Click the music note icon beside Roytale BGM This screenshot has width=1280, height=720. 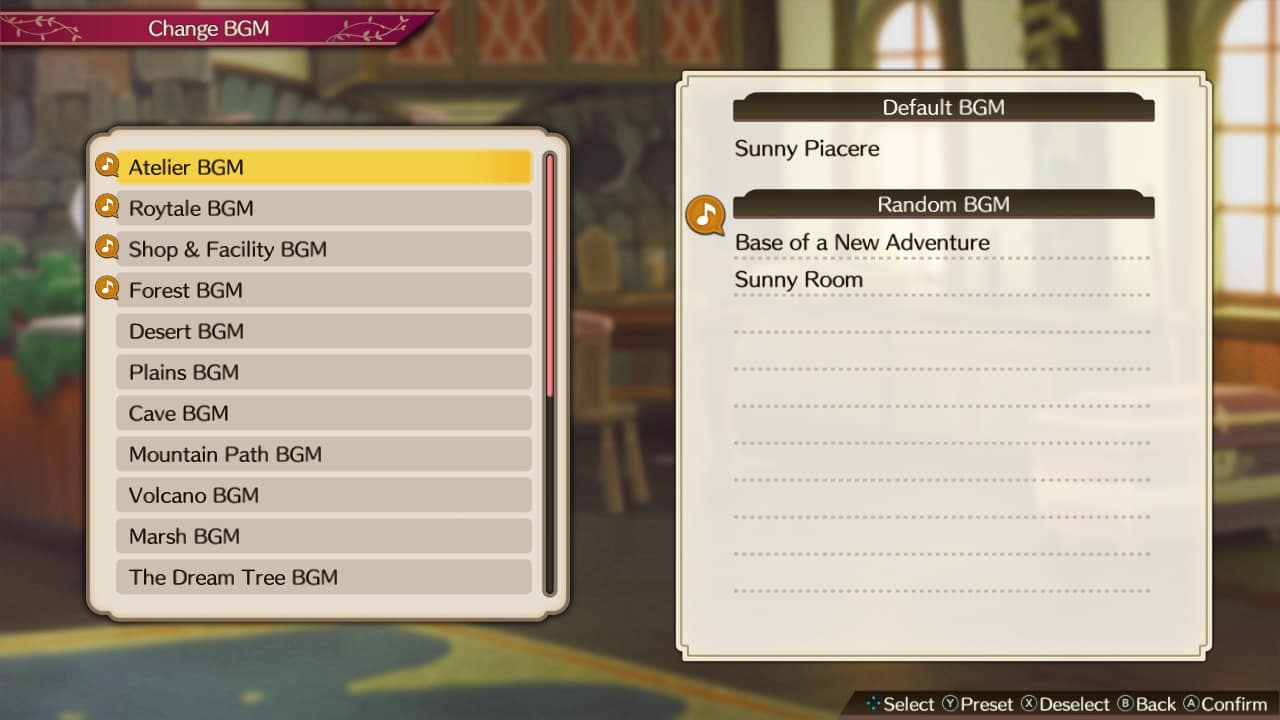coord(107,205)
